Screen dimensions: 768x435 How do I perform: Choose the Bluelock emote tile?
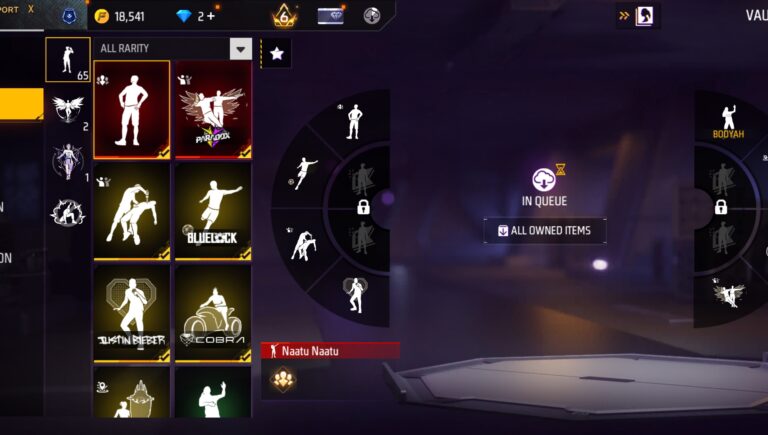213,211
